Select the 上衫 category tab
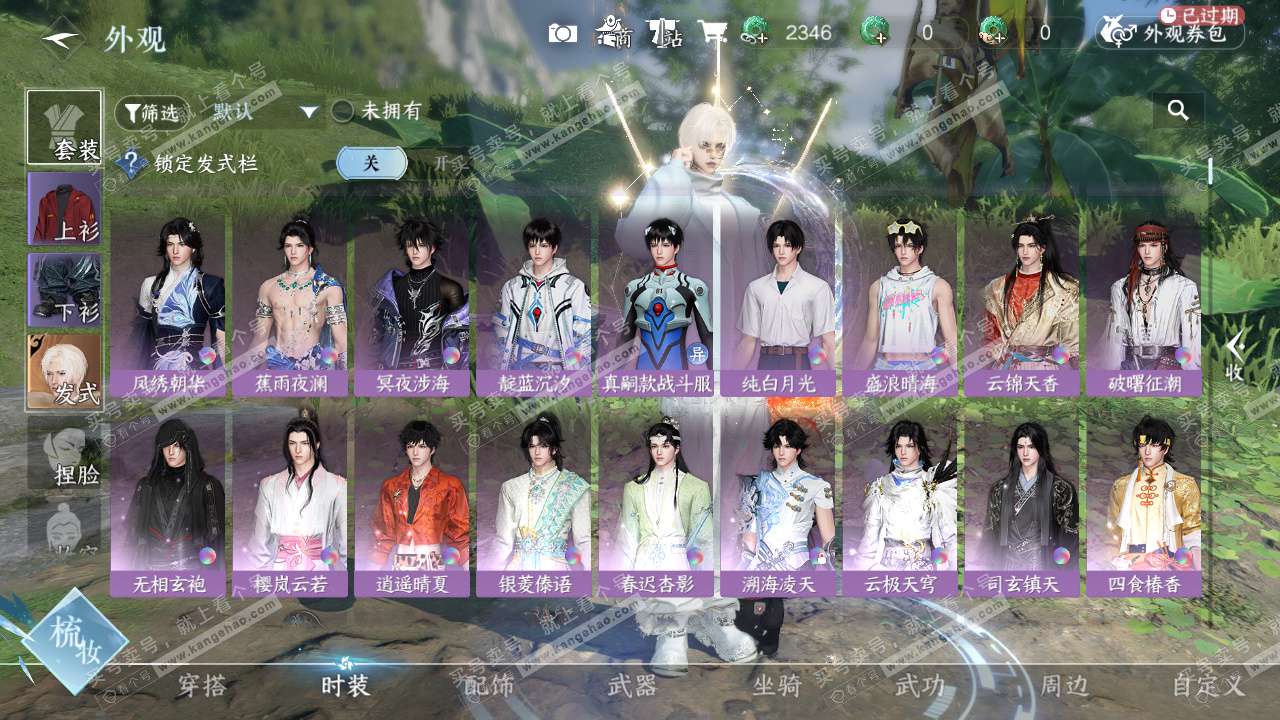The width and height of the screenshot is (1280, 720). click(x=64, y=208)
